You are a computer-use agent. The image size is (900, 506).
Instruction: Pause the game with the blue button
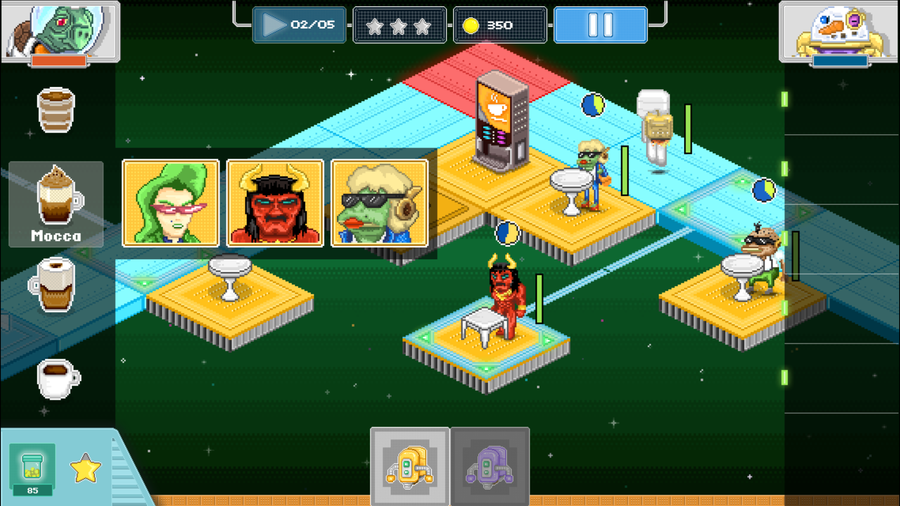[600, 25]
